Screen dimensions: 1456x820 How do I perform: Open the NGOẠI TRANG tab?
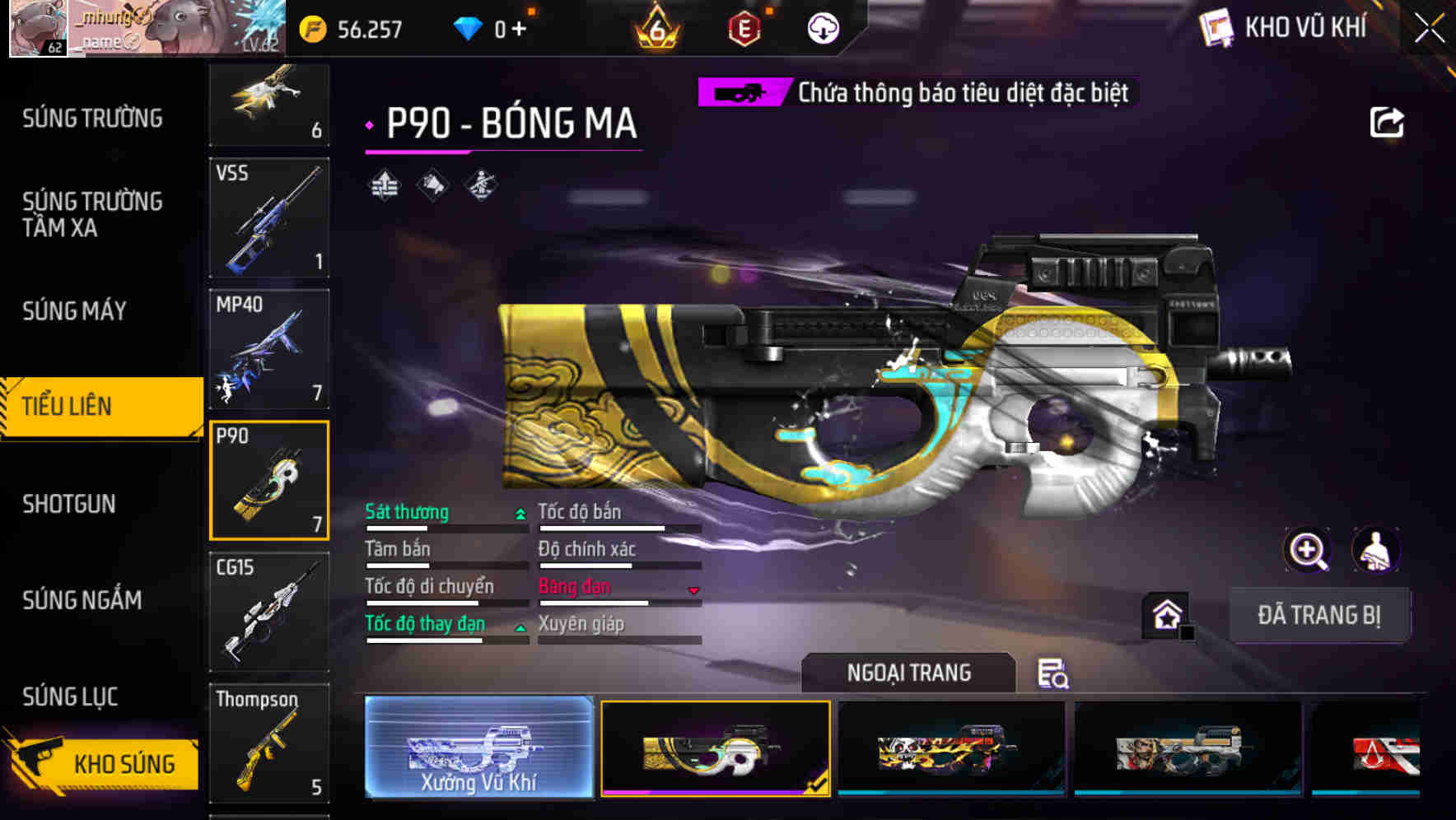908,672
